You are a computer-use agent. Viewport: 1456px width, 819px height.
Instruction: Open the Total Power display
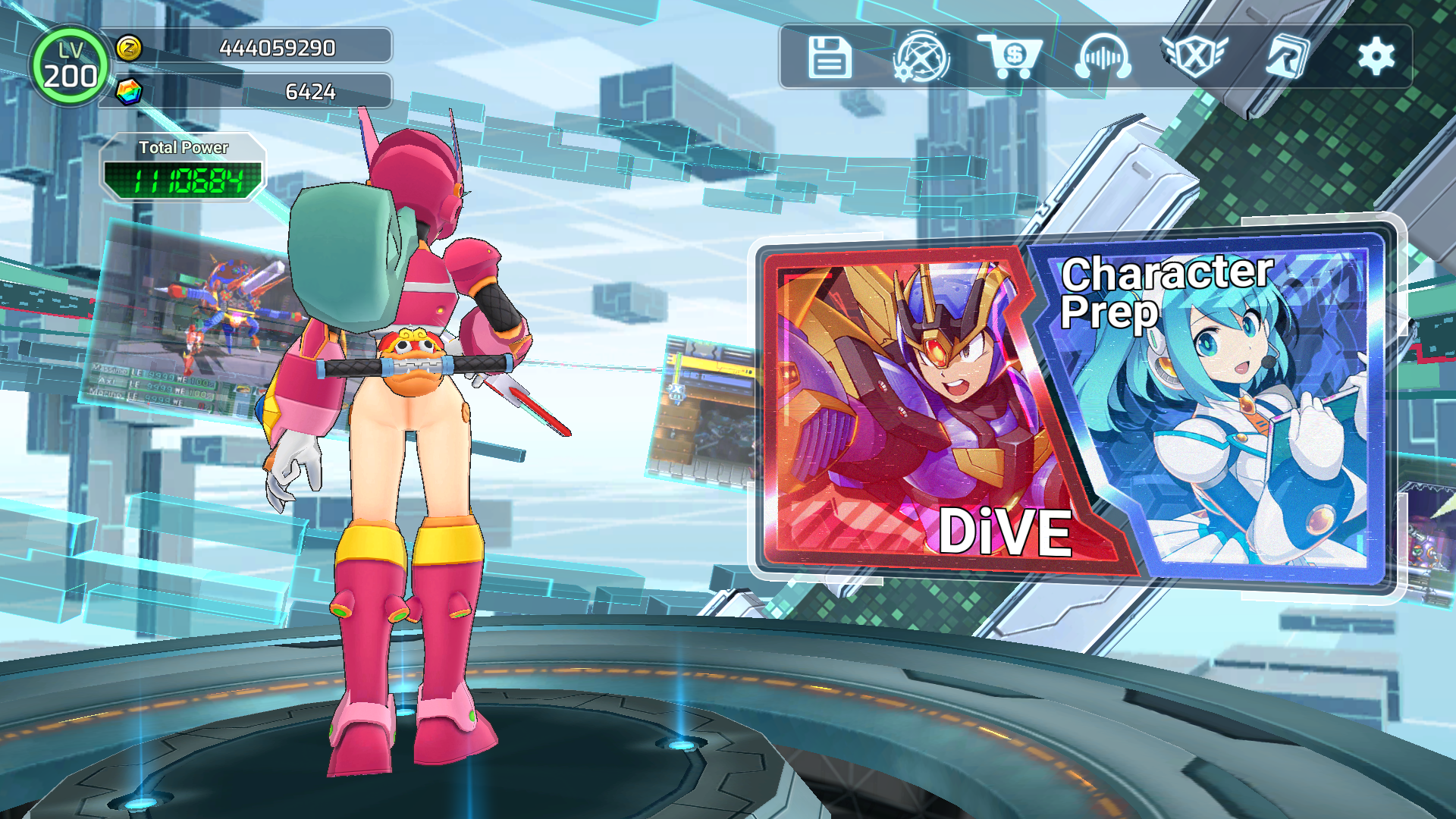pyautogui.click(x=183, y=168)
